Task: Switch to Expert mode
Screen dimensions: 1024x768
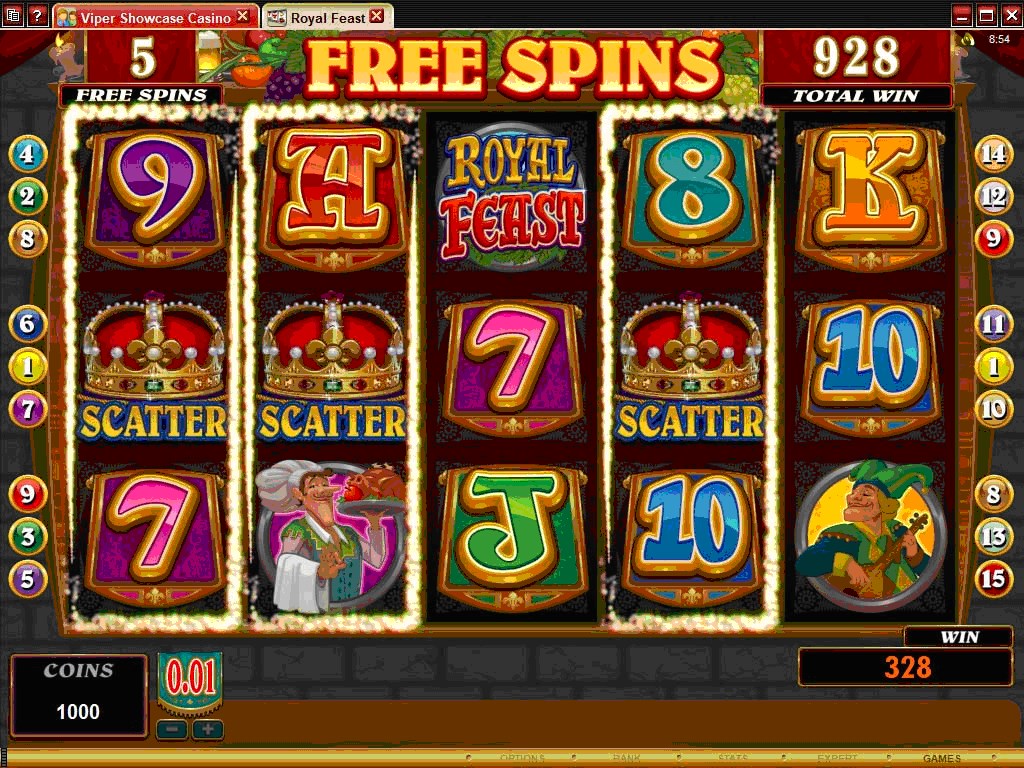Action: (836, 758)
